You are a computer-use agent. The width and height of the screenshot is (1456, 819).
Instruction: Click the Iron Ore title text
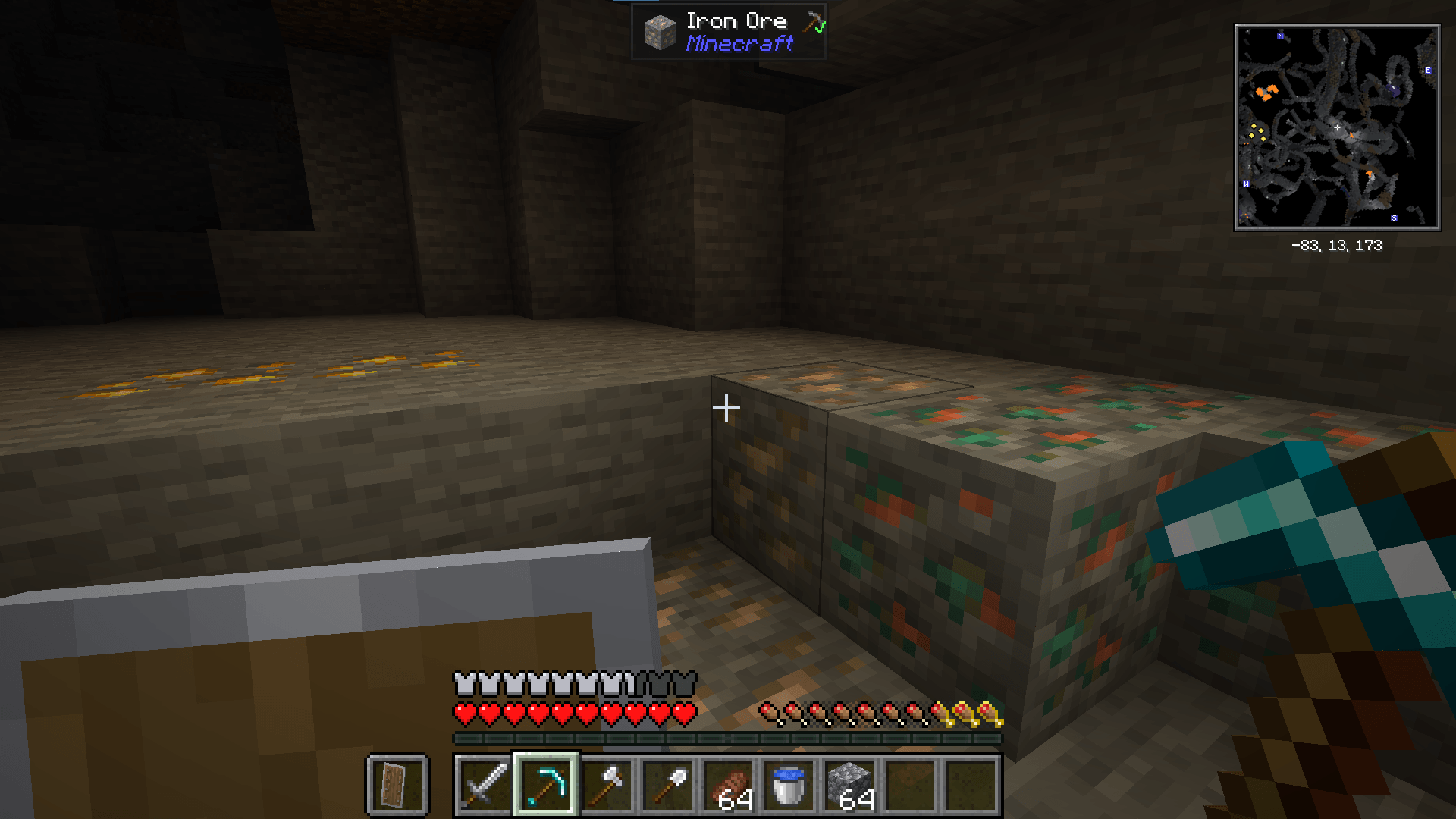tap(737, 20)
